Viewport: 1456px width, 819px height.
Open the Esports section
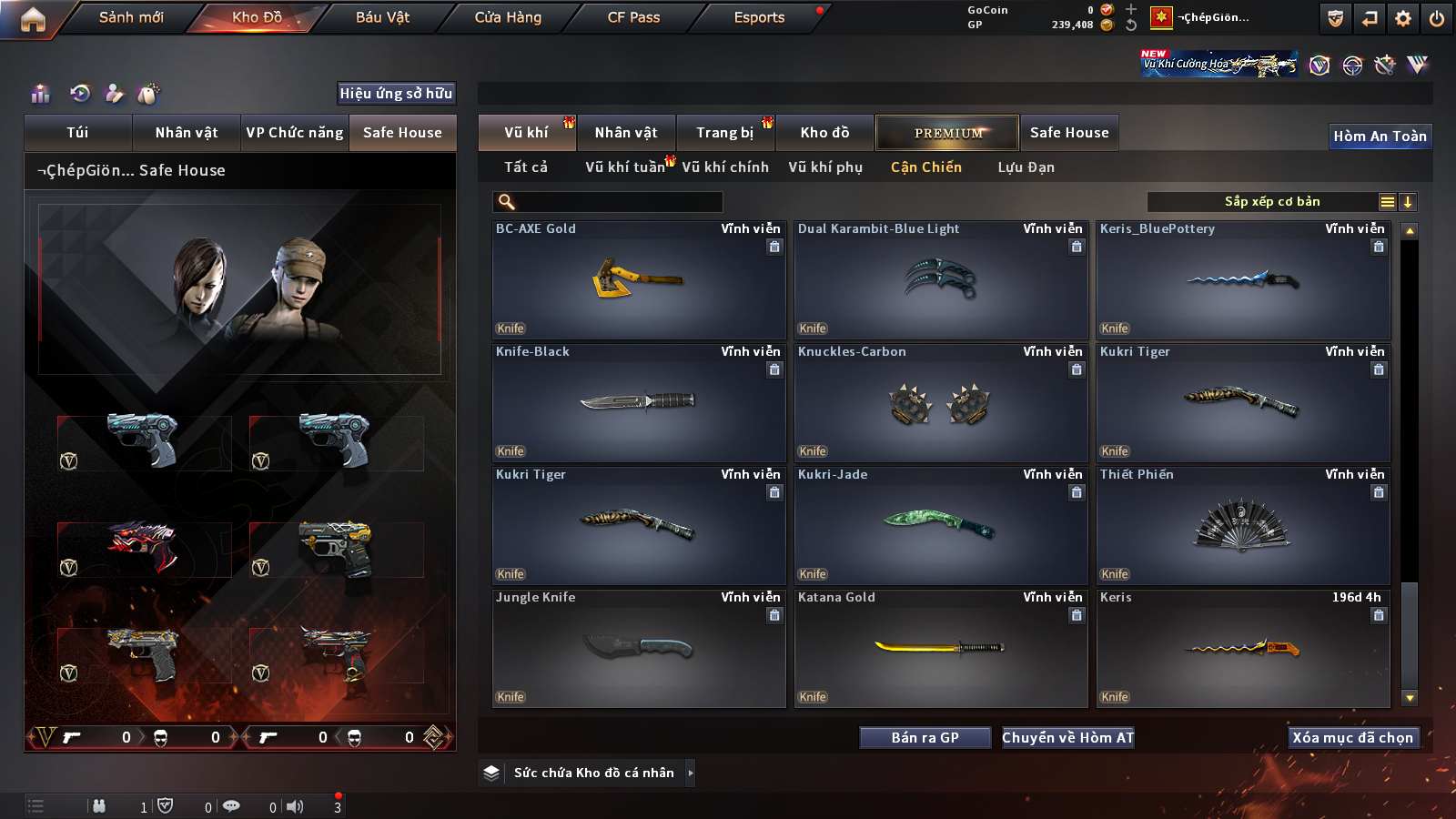759,17
